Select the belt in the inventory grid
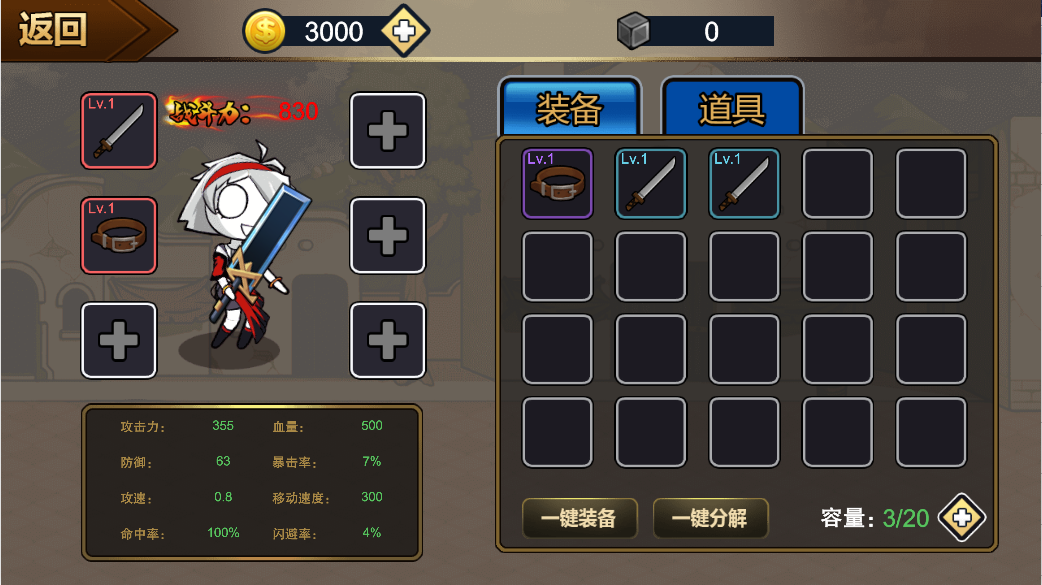1042x585 pixels. click(558, 183)
